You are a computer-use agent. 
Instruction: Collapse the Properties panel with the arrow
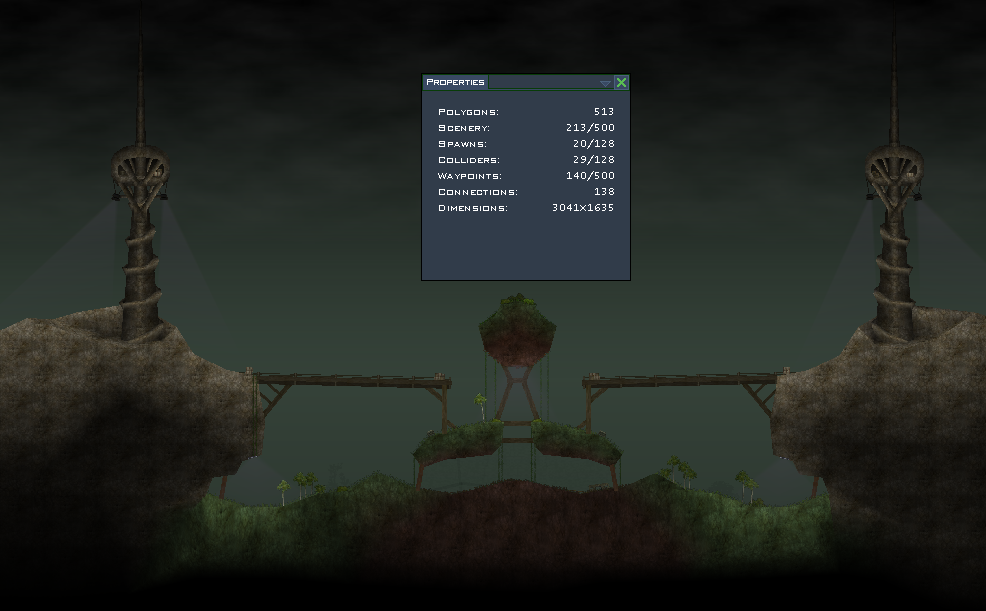click(x=605, y=83)
